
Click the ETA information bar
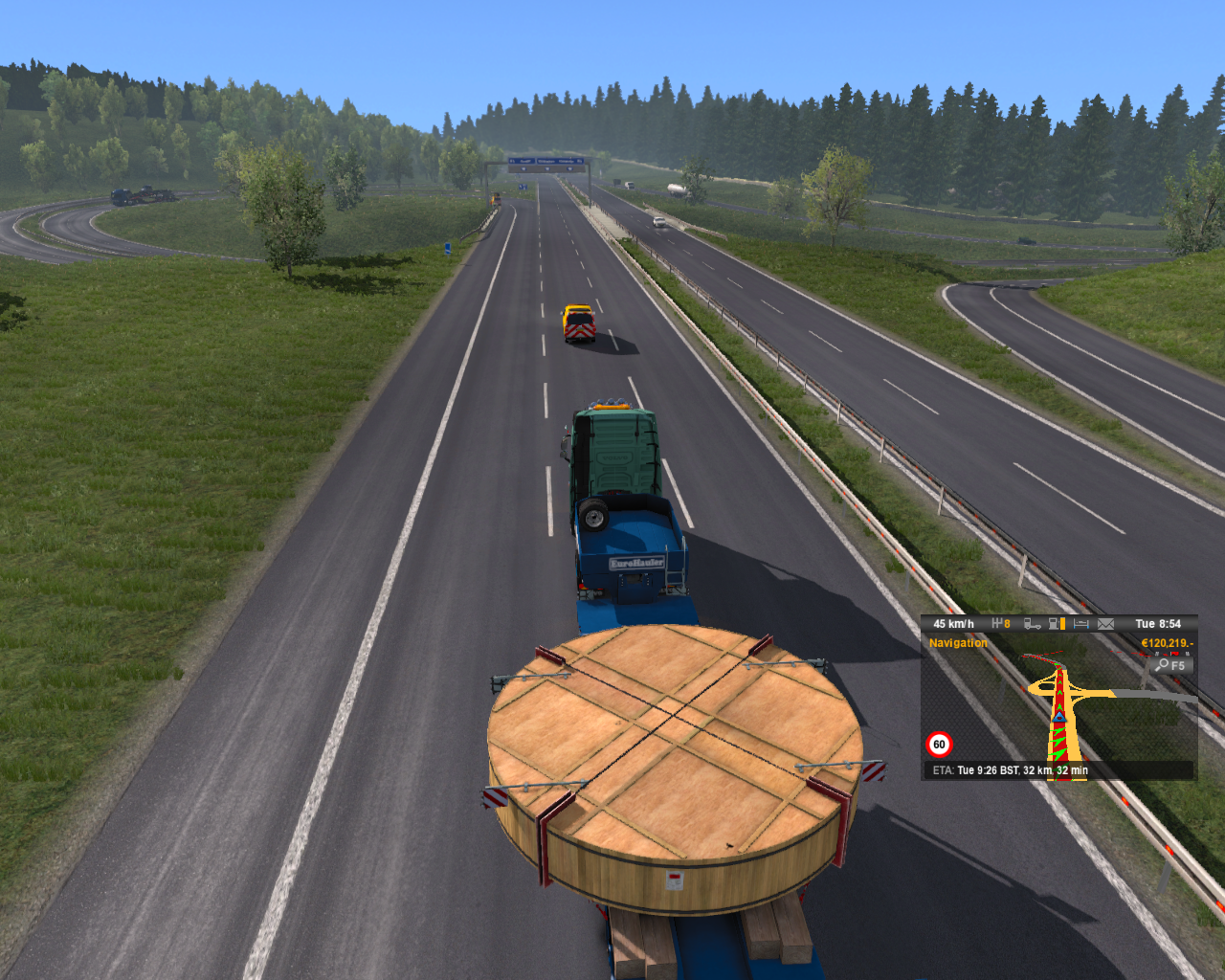[1010, 769]
